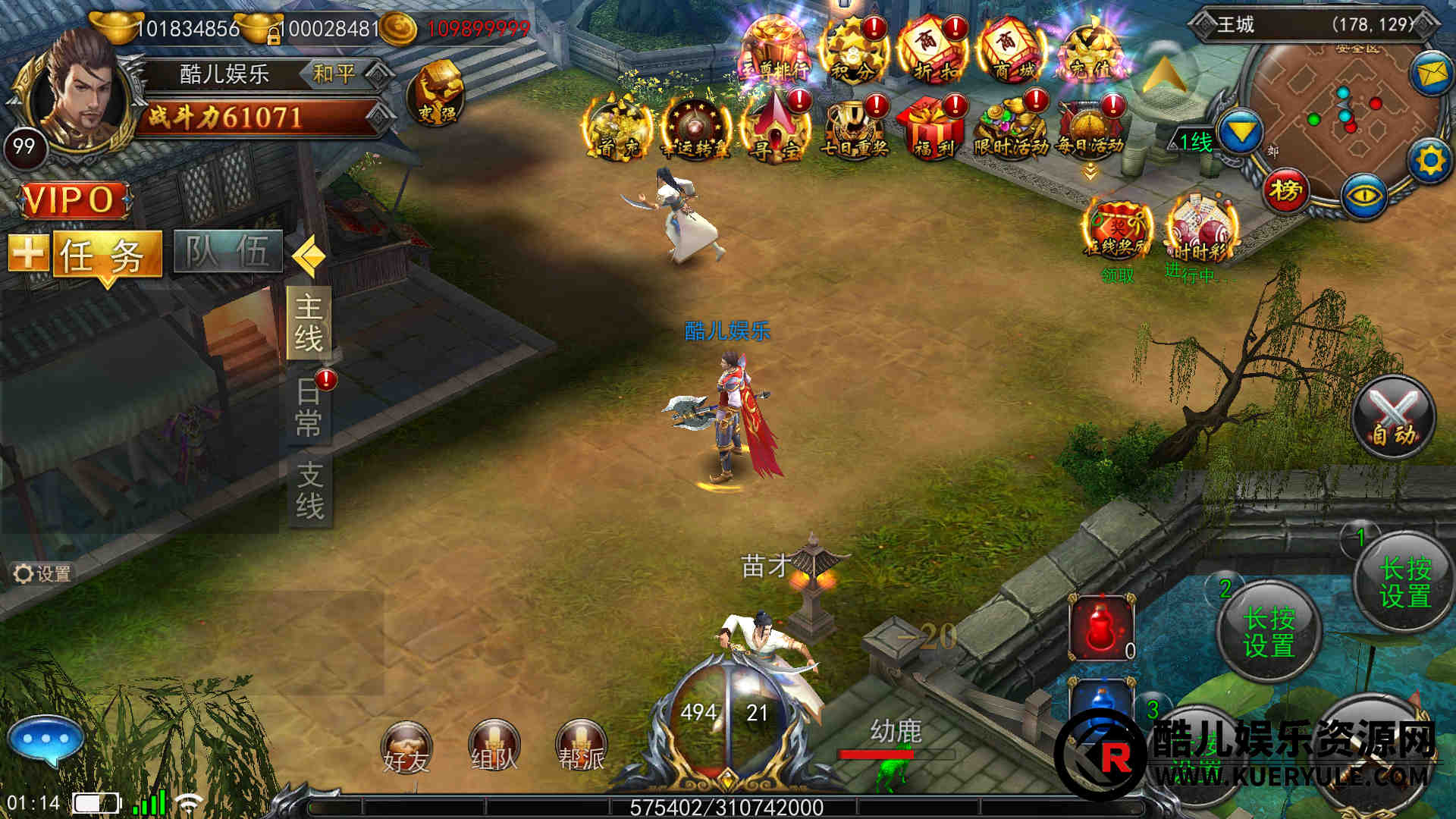Screen dimensions: 1456x819
Task: Open the 好友 friends list
Action: click(x=406, y=748)
